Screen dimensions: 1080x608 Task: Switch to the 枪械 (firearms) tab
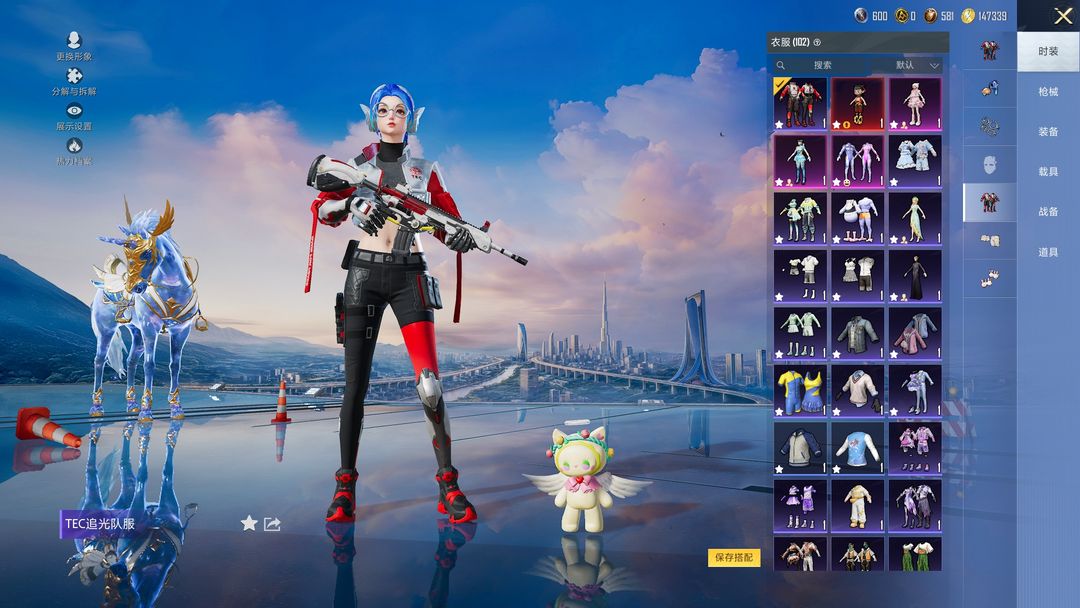1048,92
